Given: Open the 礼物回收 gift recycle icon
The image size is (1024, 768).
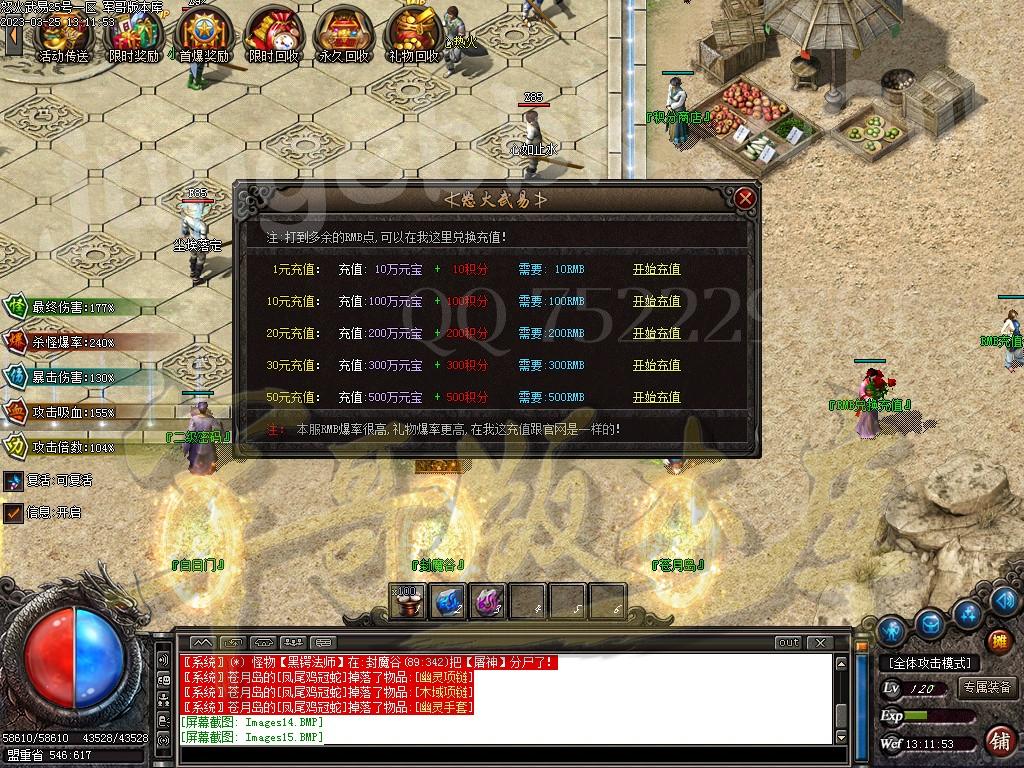Looking at the screenshot, I should click(x=412, y=34).
